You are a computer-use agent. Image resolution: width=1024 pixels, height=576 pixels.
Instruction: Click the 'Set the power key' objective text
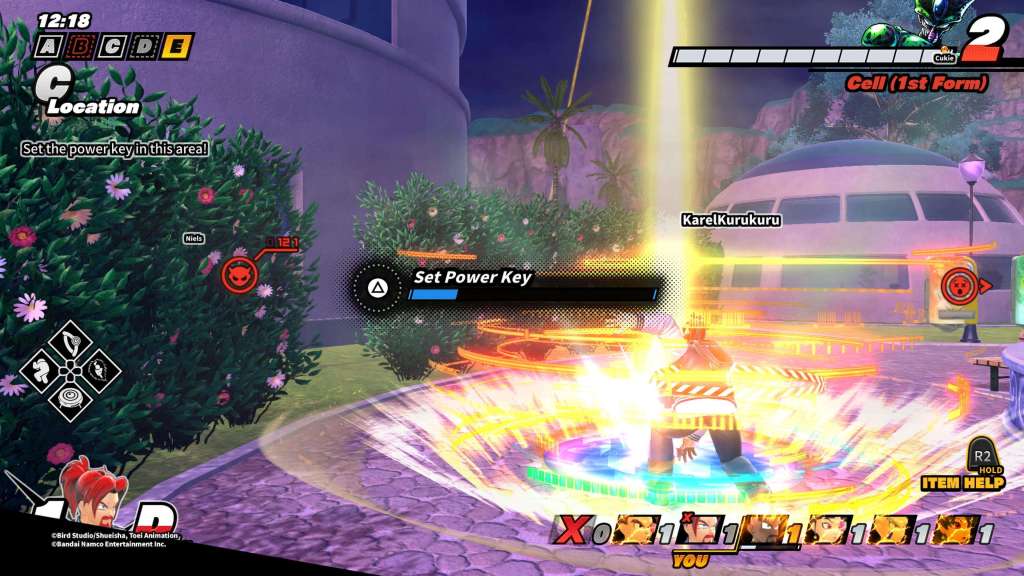click(x=115, y=148)
